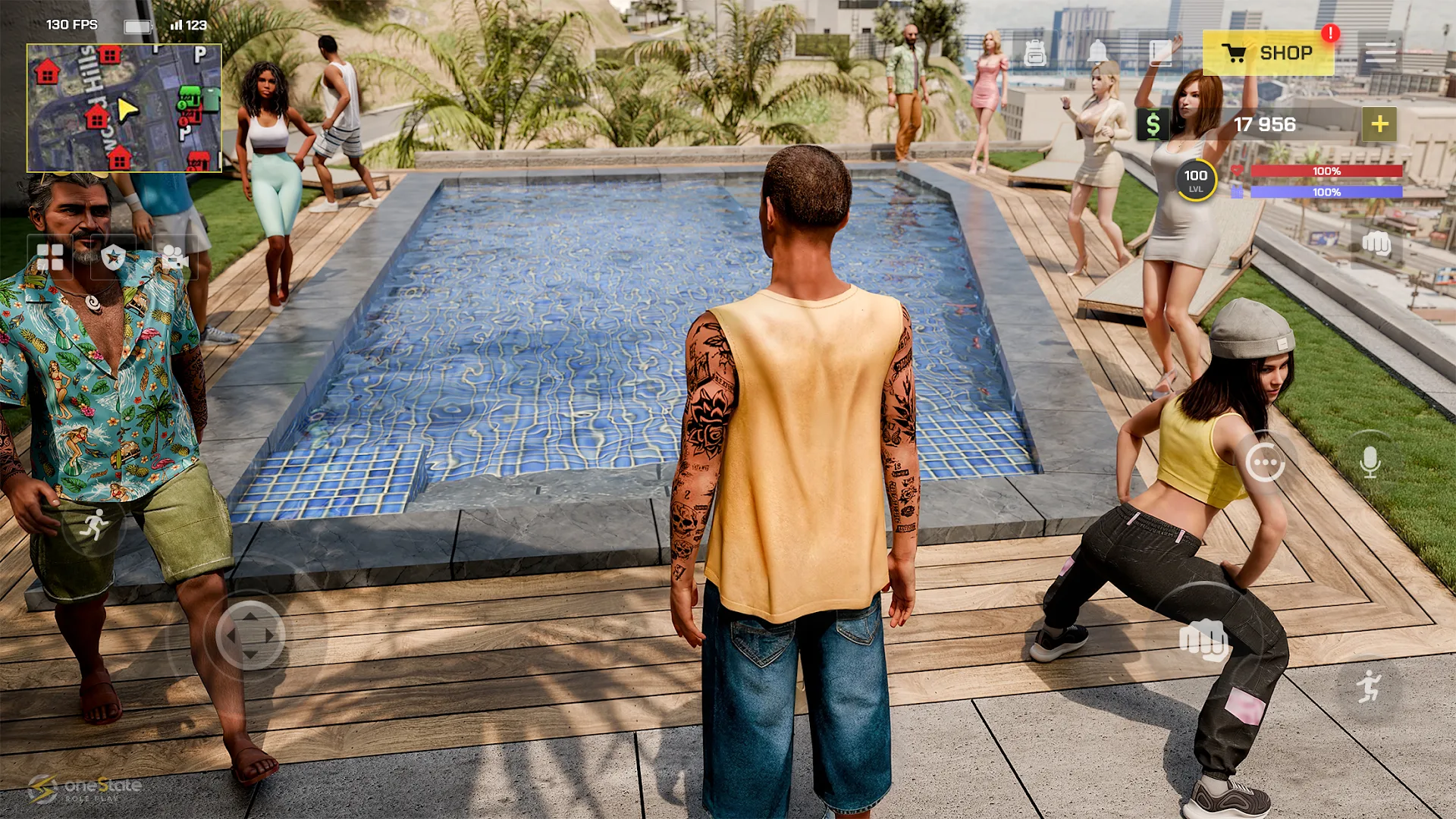Check the 130 FPS counter display
This screenshot has width=1456, height=819.
click(72, 24)
